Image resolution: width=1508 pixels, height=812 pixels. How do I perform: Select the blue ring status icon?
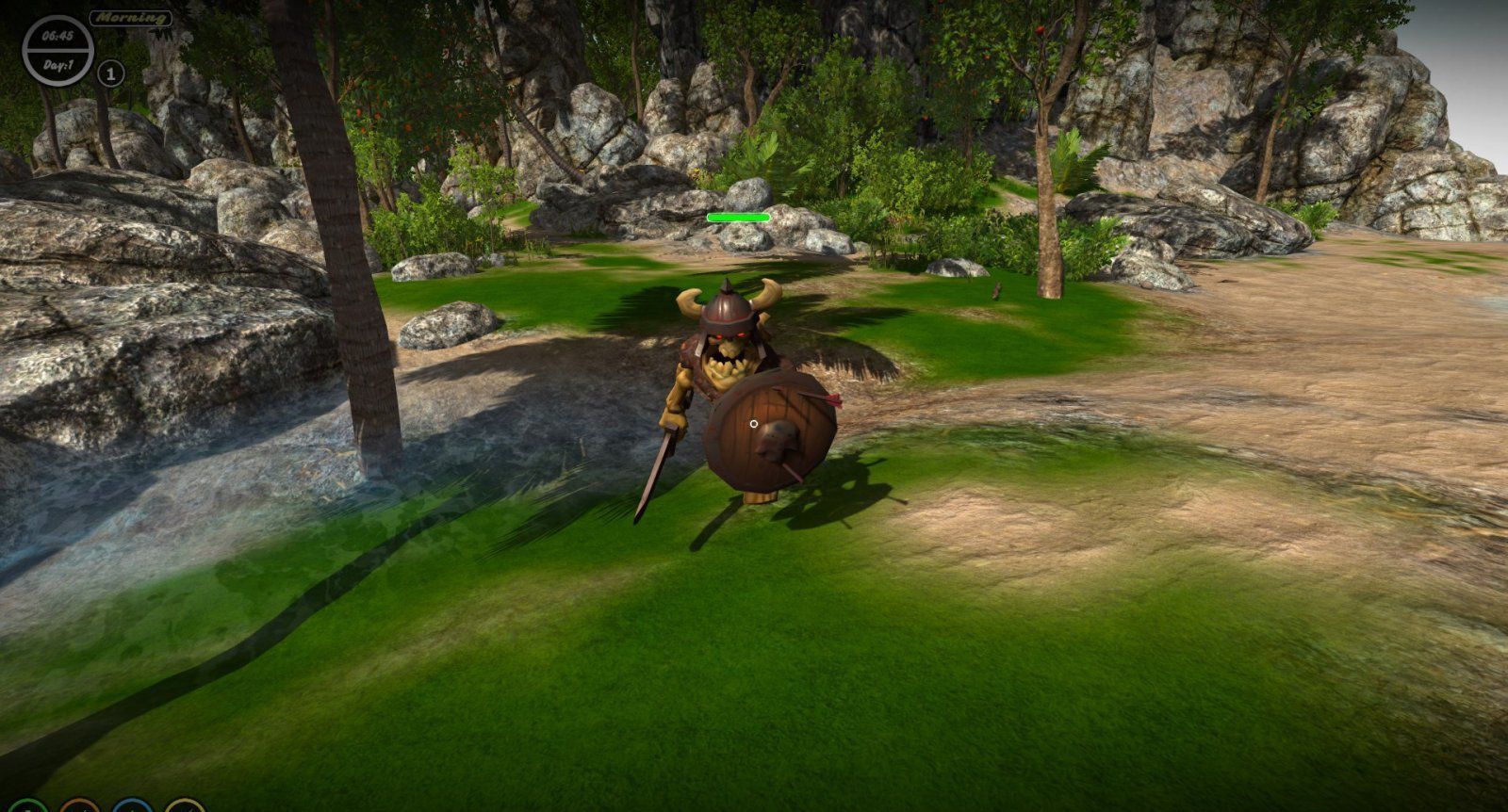132,808
